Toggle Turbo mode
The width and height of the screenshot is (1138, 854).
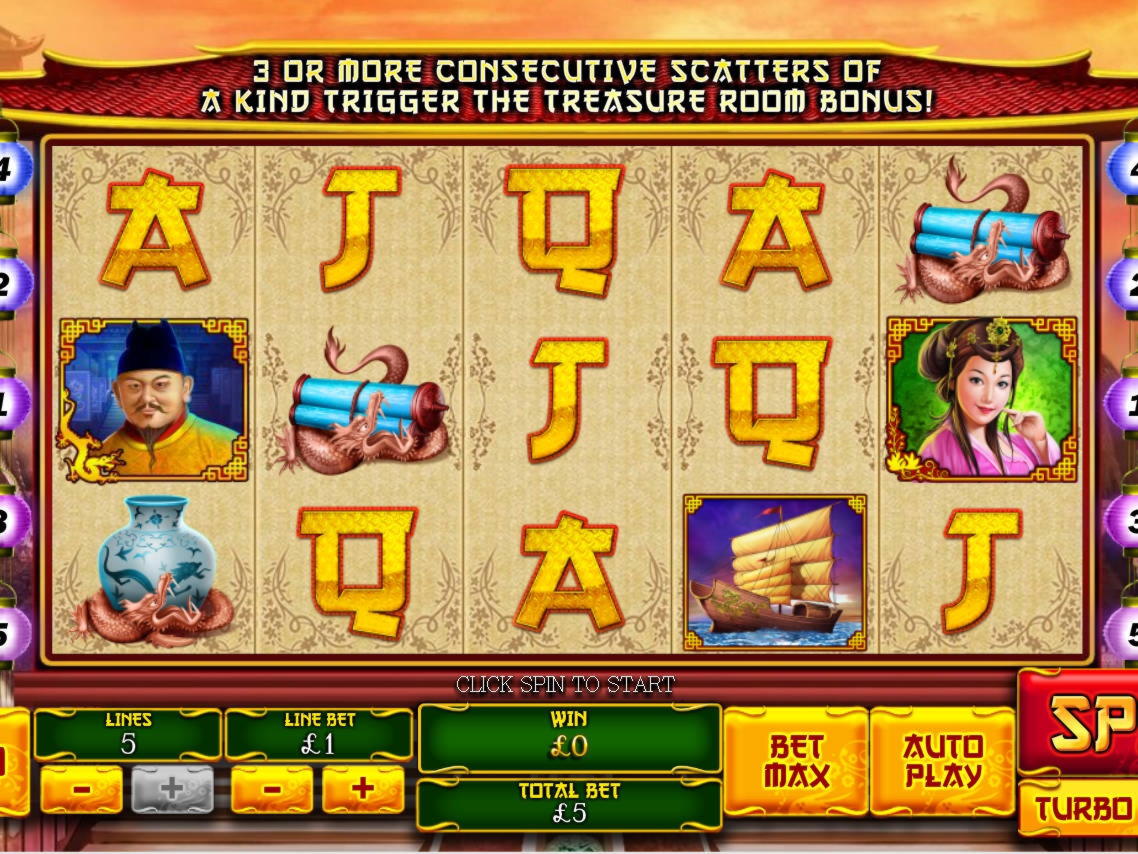(1082, 808)
